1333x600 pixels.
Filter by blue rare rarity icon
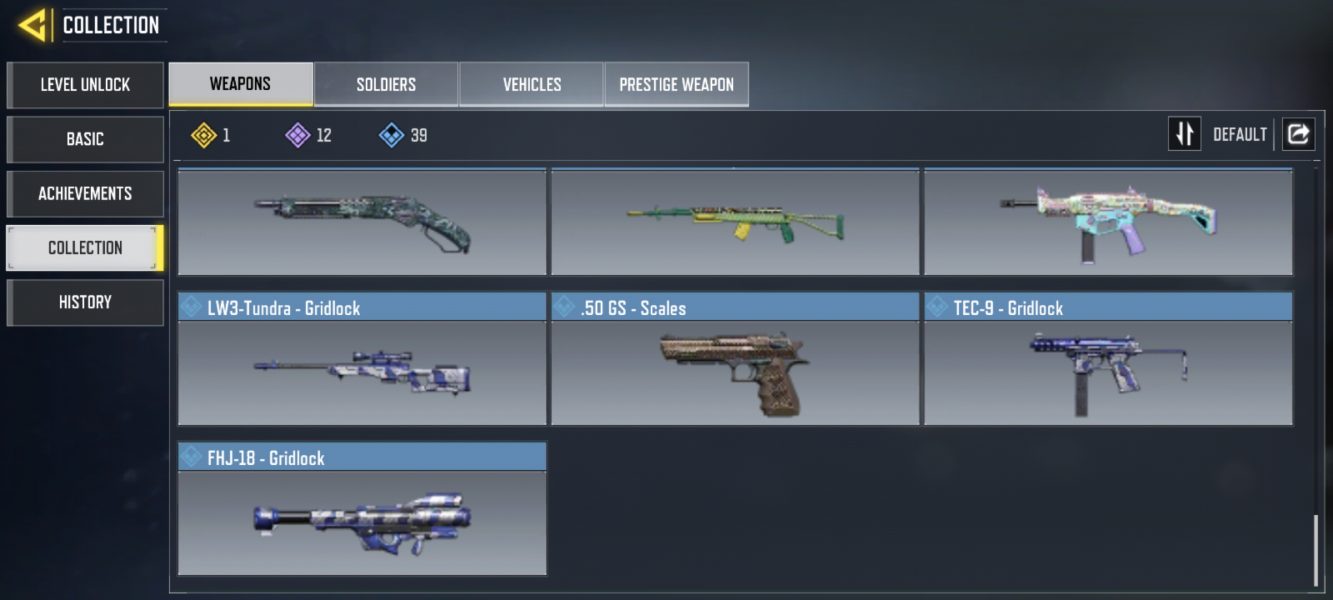(392, 135)
